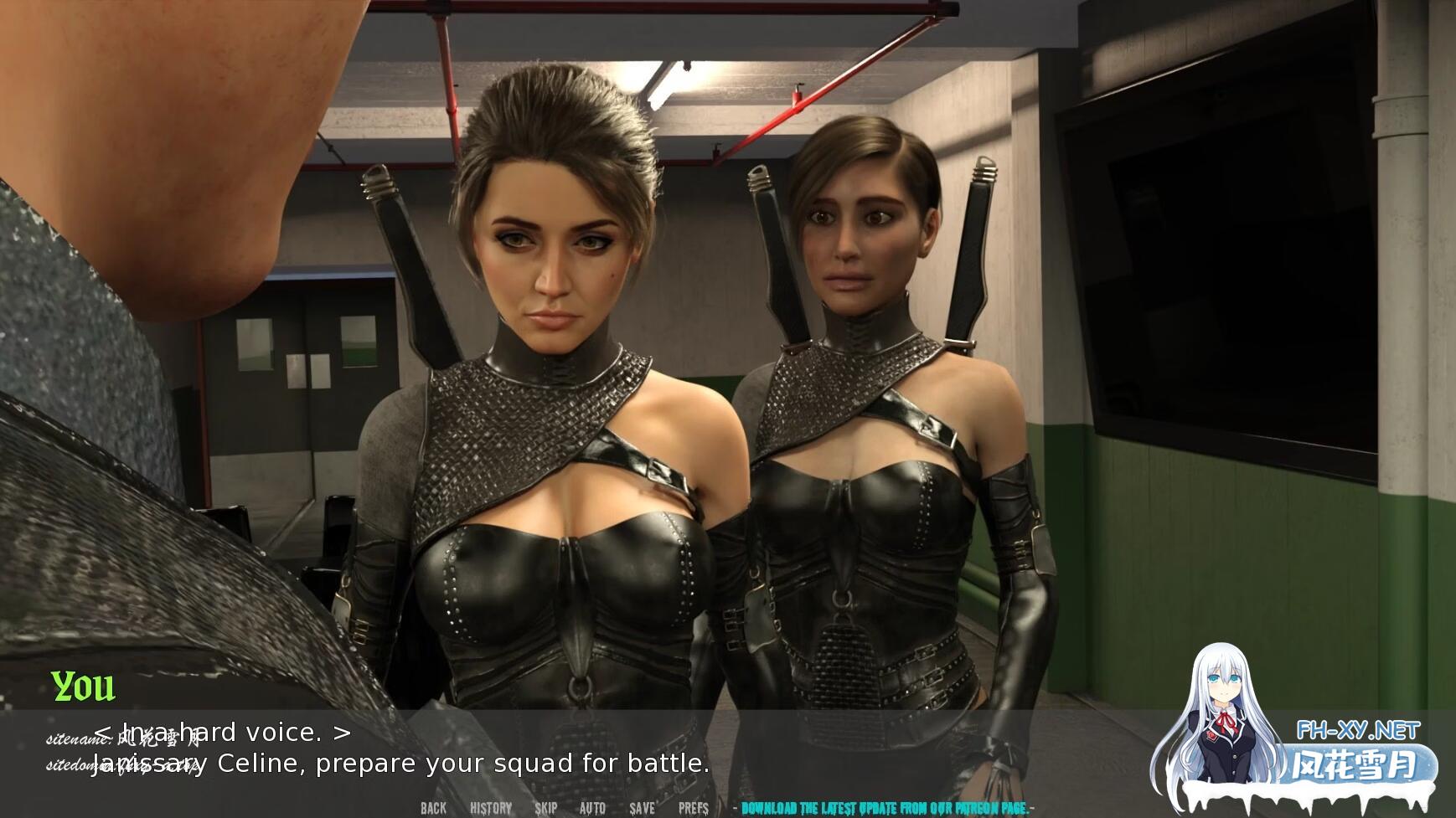Activate the Skip button
This screenshot has height=818, width=1456.
[x=545, y=808]
